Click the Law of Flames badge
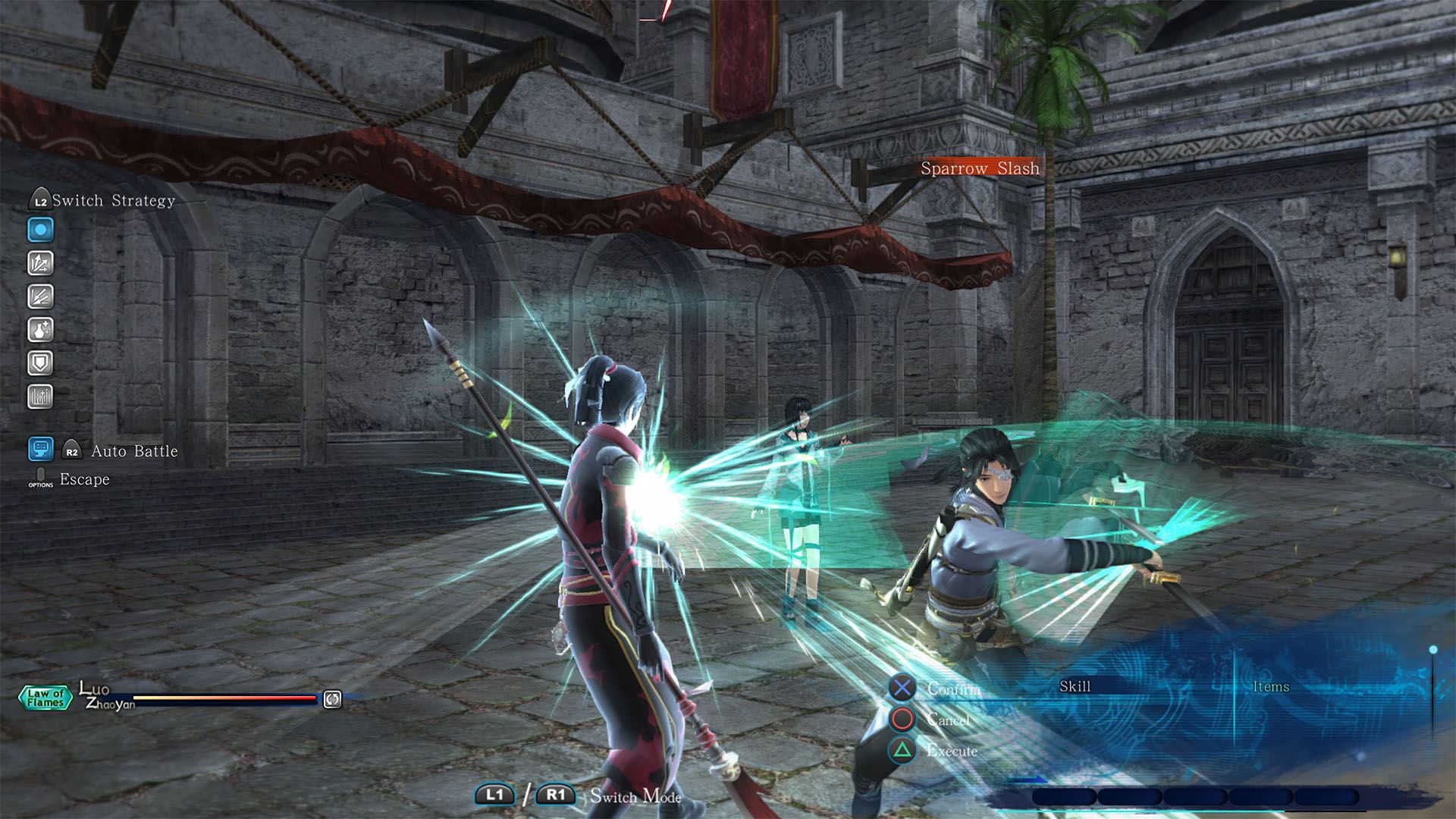 (x=45, y=698)
